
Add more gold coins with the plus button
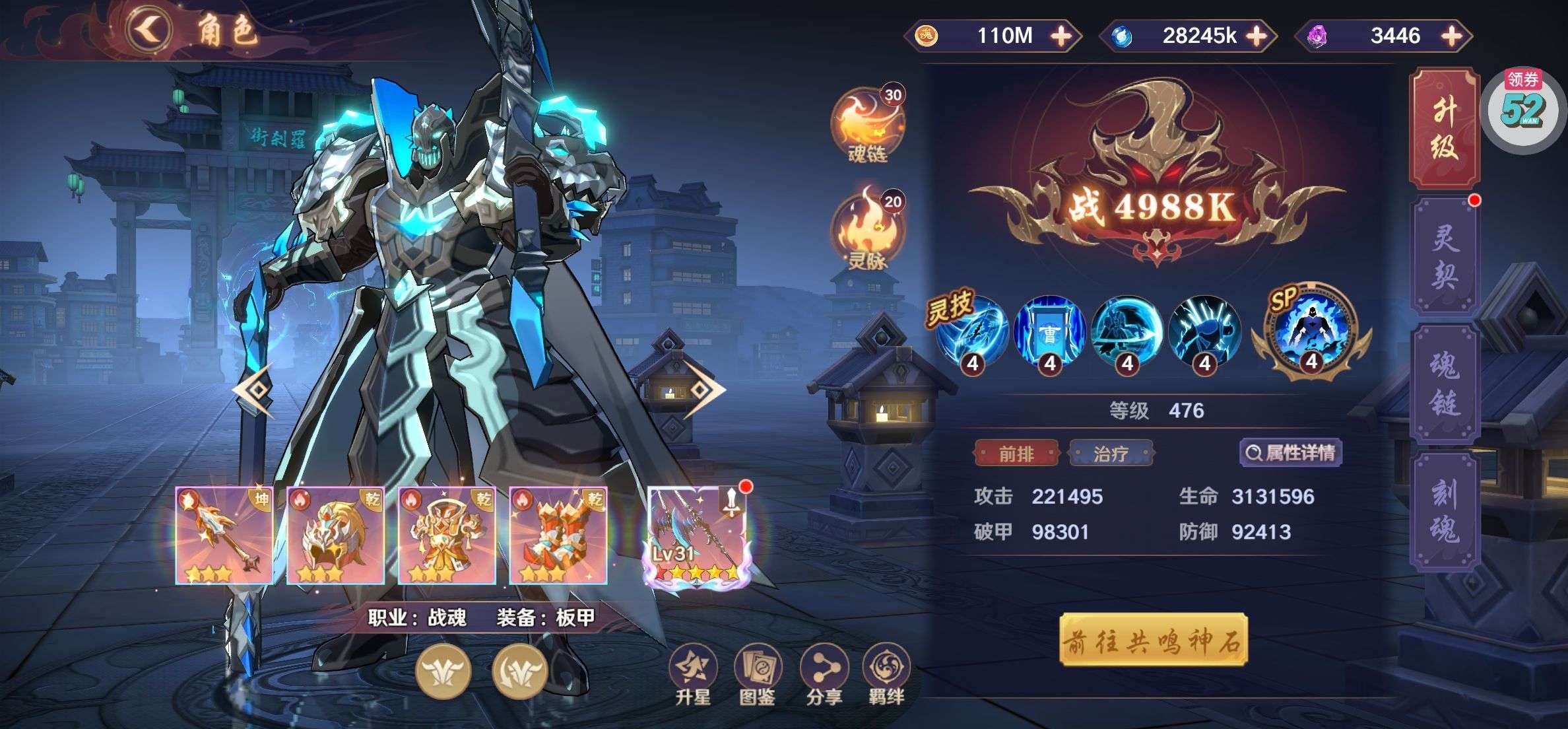point(1061,36)
